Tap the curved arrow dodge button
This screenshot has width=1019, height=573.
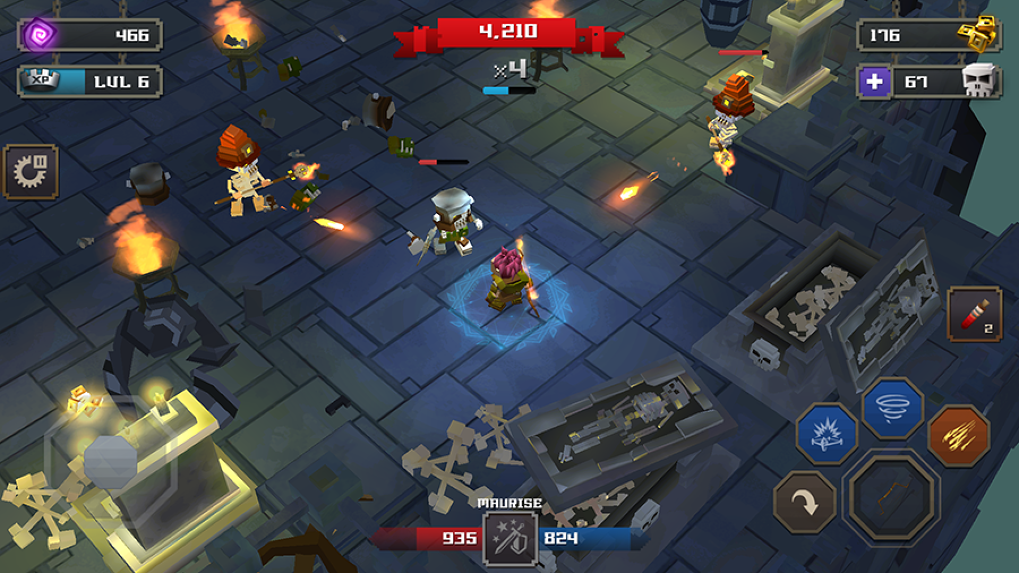click(x=805, y=502)
